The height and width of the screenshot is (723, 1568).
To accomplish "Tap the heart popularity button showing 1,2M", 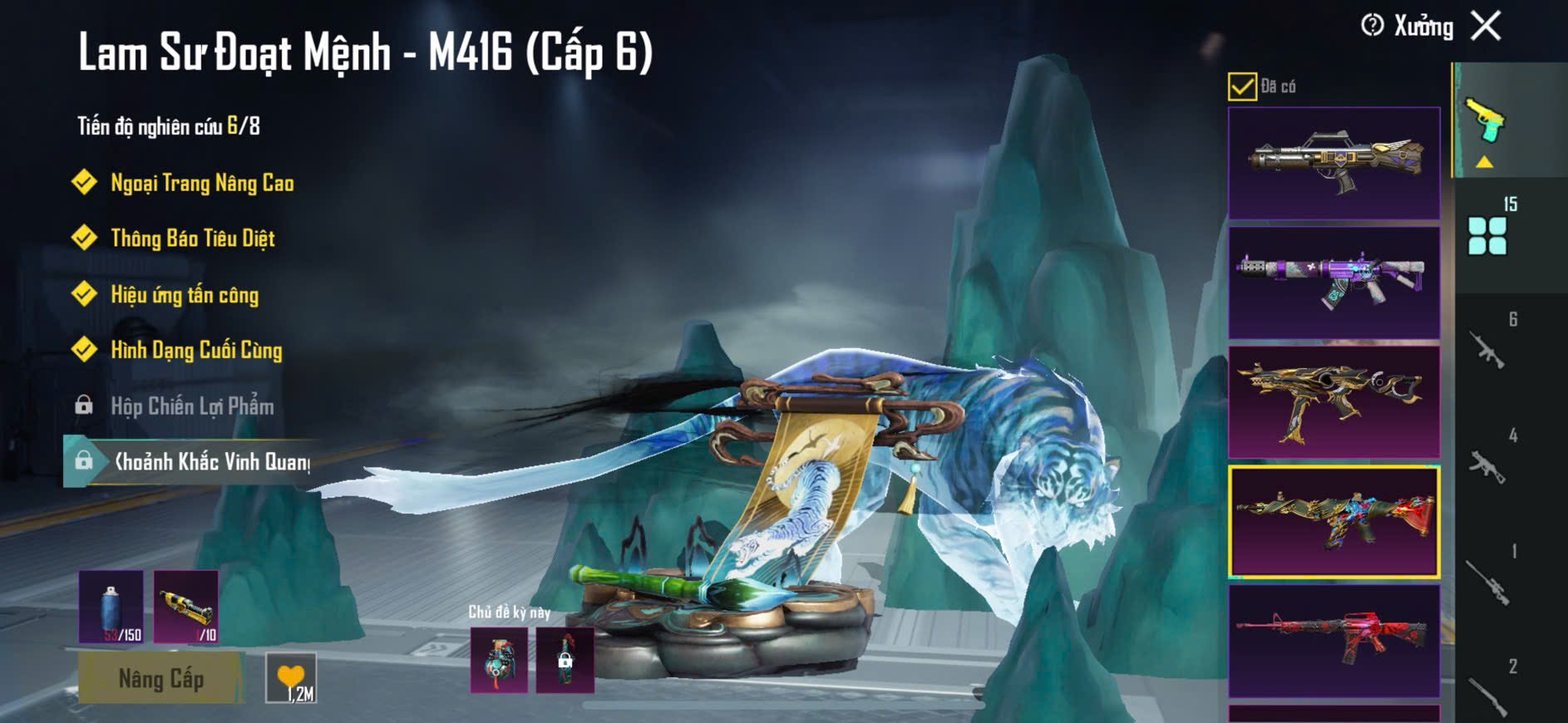I will 291,678.
